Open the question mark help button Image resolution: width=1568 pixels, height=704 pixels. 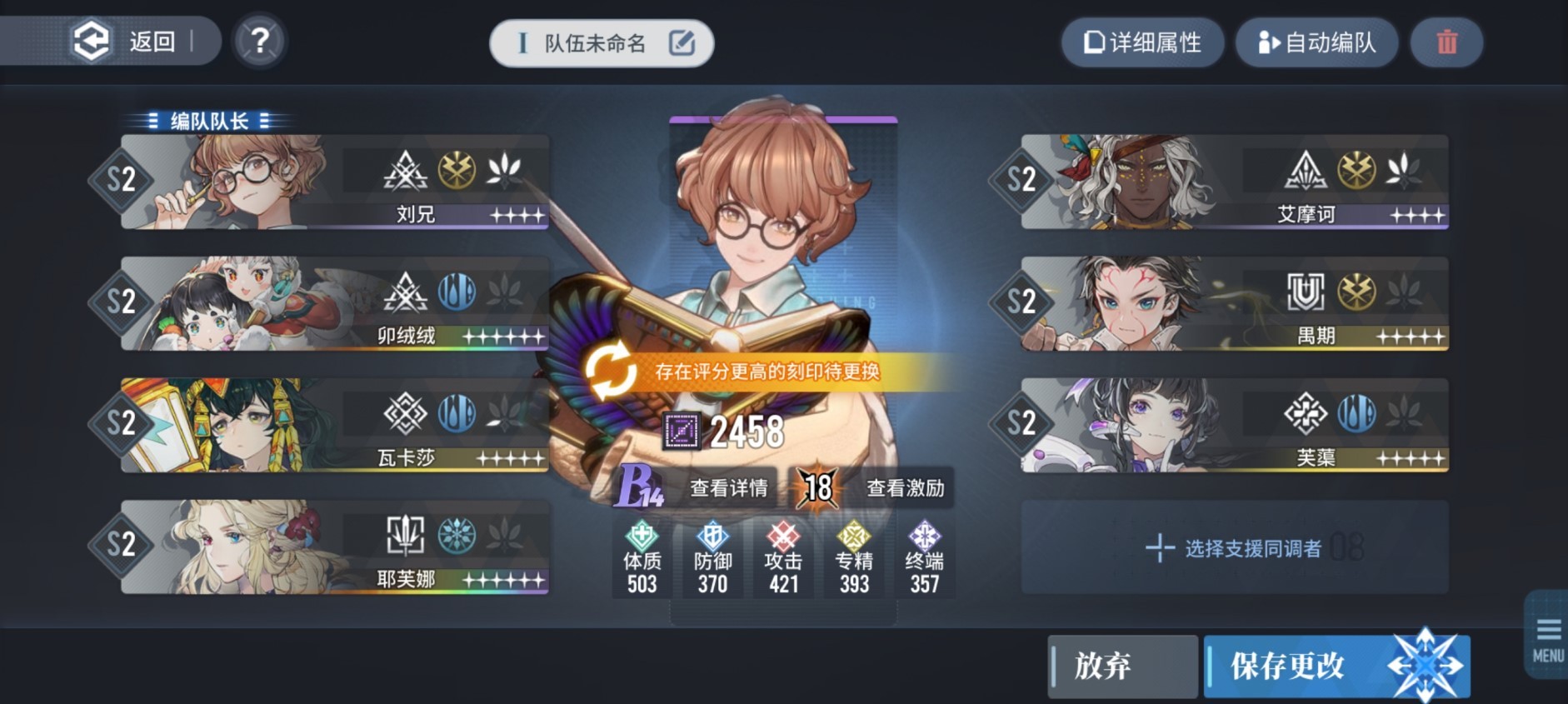tap(260, 41)
